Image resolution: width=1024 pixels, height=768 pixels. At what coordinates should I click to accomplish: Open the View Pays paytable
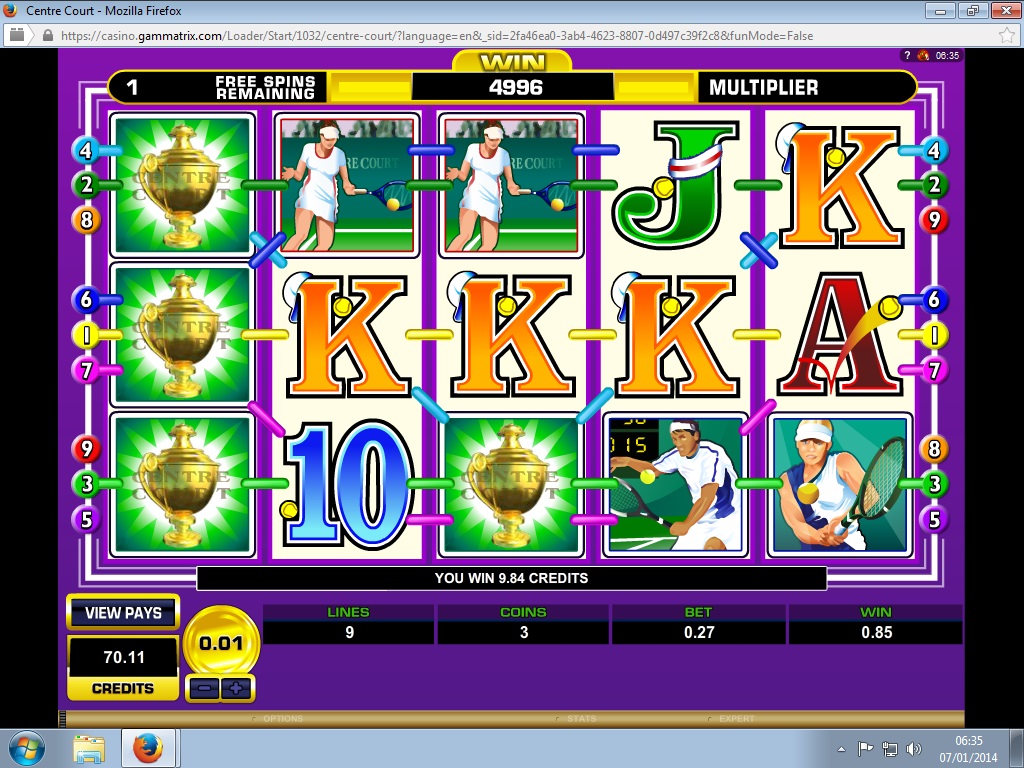(122, 613)
